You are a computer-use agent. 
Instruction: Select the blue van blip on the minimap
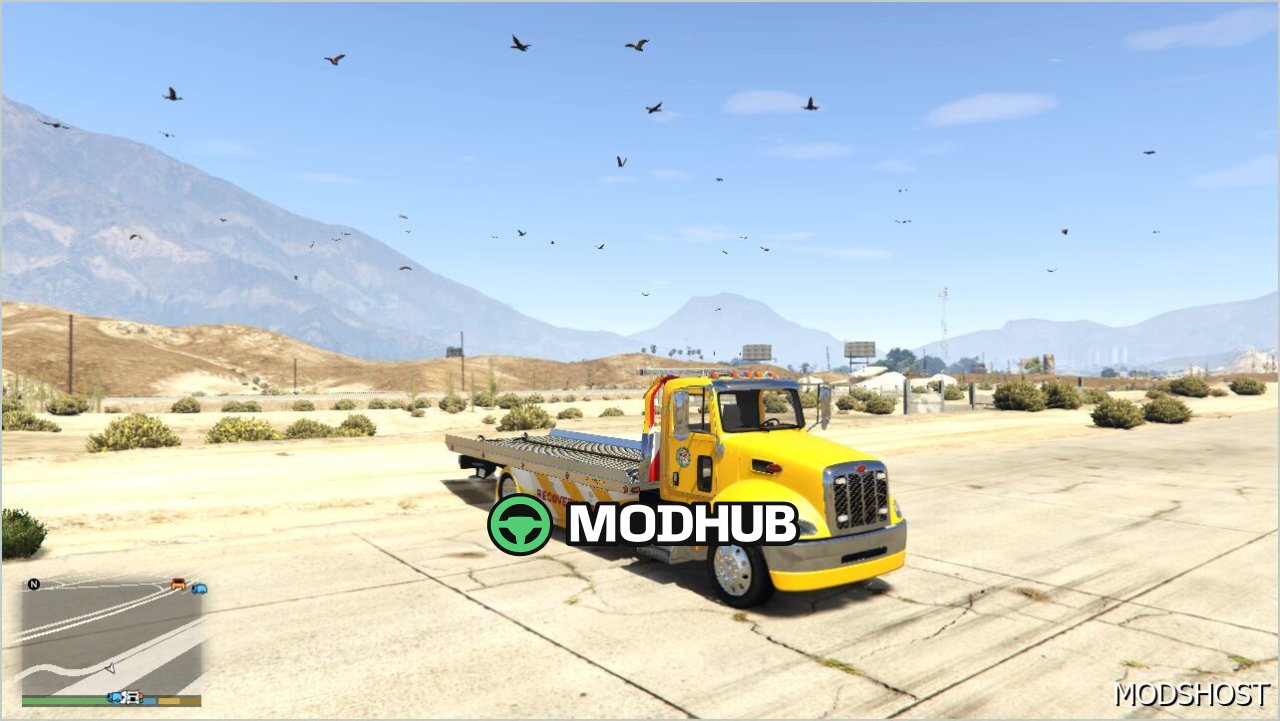200,590
